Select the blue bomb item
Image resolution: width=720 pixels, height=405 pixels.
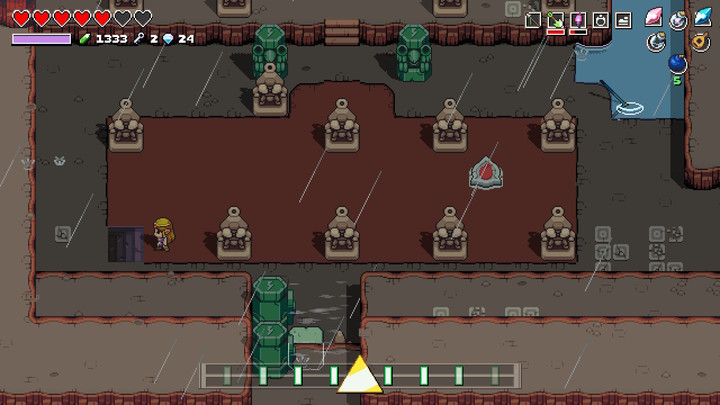coord(678,65)
